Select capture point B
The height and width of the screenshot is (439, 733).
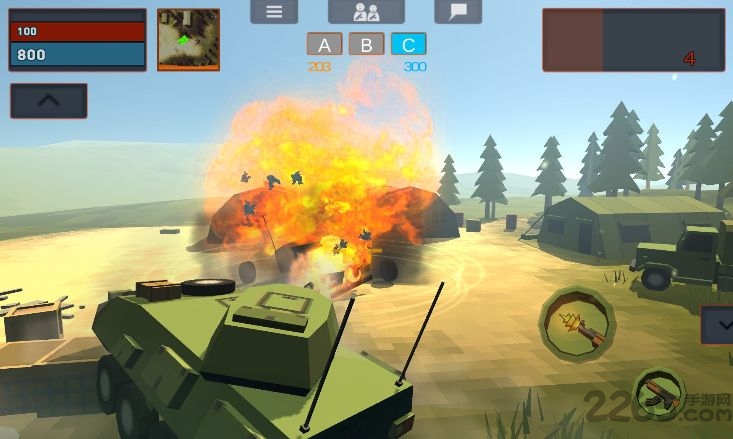click(366, 45)
